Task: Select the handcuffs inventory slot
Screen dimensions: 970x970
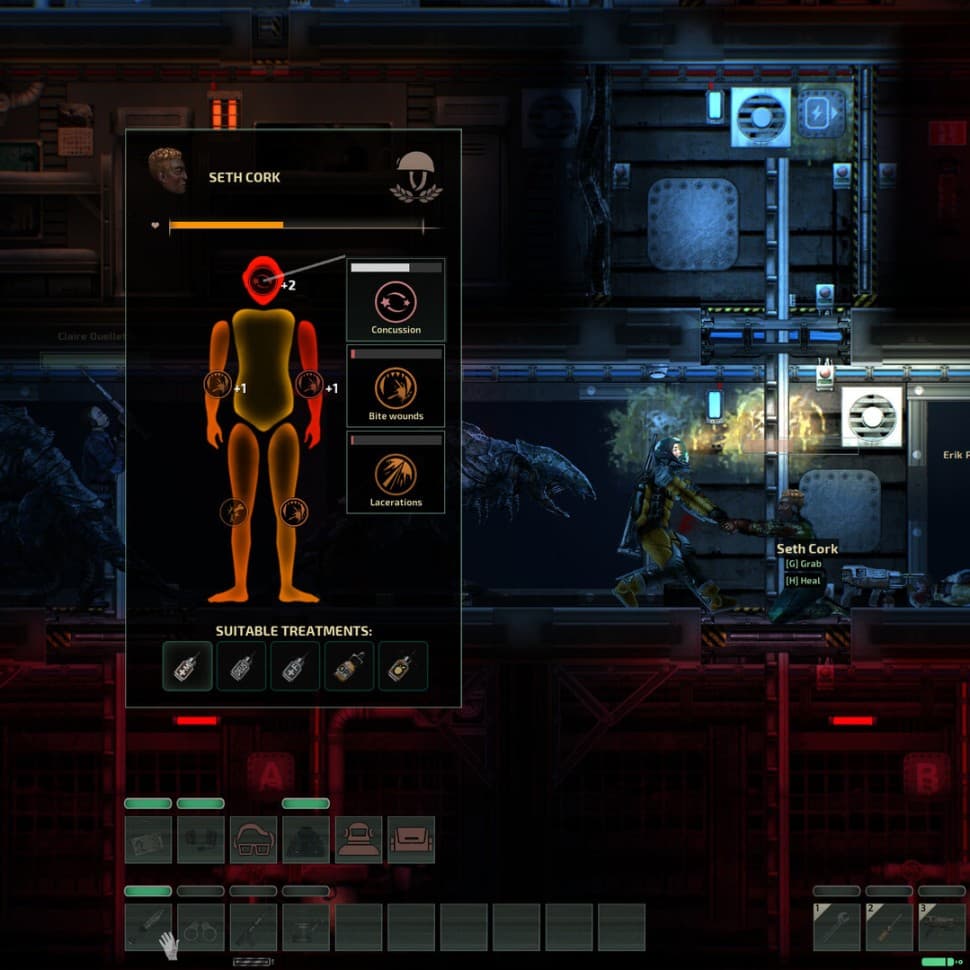Action: pyautogui.click(x=201, y=927)
